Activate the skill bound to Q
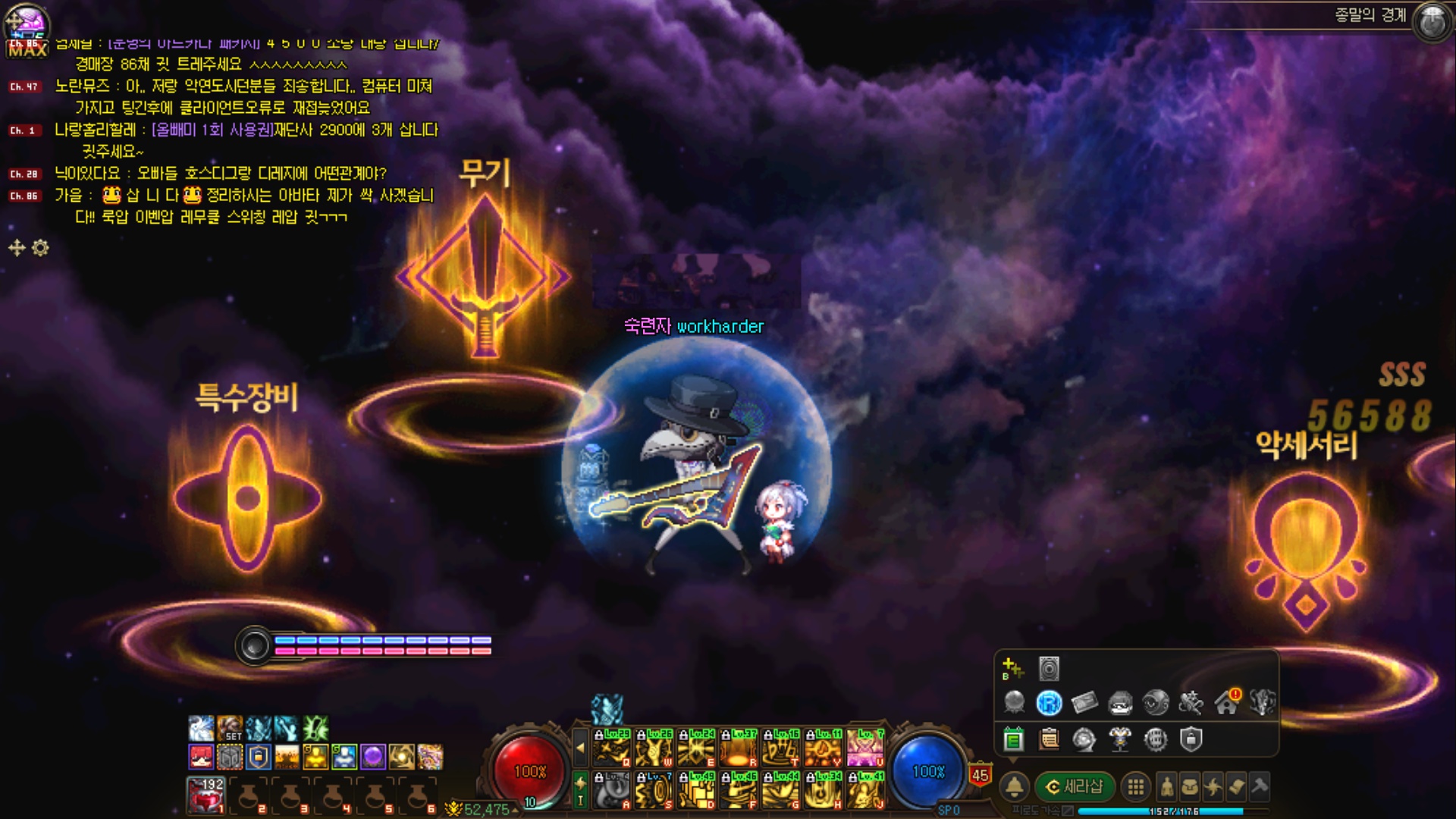Image resolution: width=1456 pixels, height=819 pixels. (611, 748)
